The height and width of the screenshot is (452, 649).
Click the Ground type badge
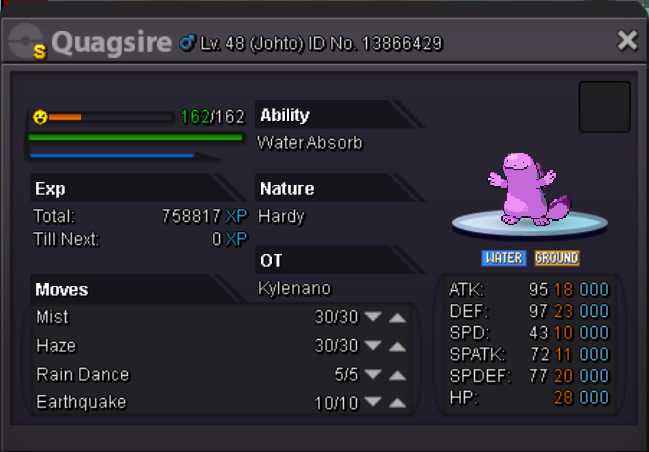[556, 258]
